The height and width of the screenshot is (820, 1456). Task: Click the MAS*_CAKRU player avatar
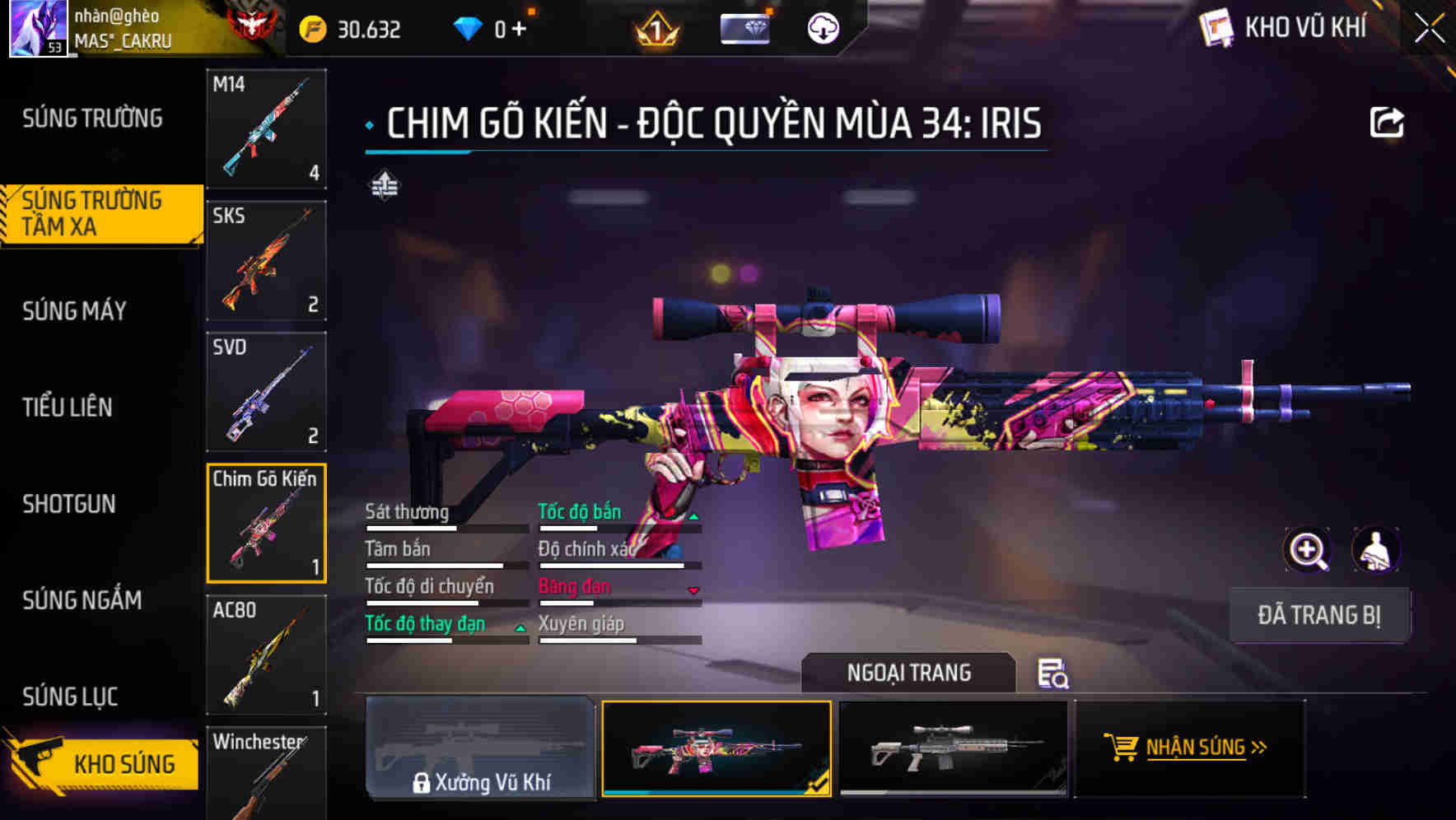37,27
